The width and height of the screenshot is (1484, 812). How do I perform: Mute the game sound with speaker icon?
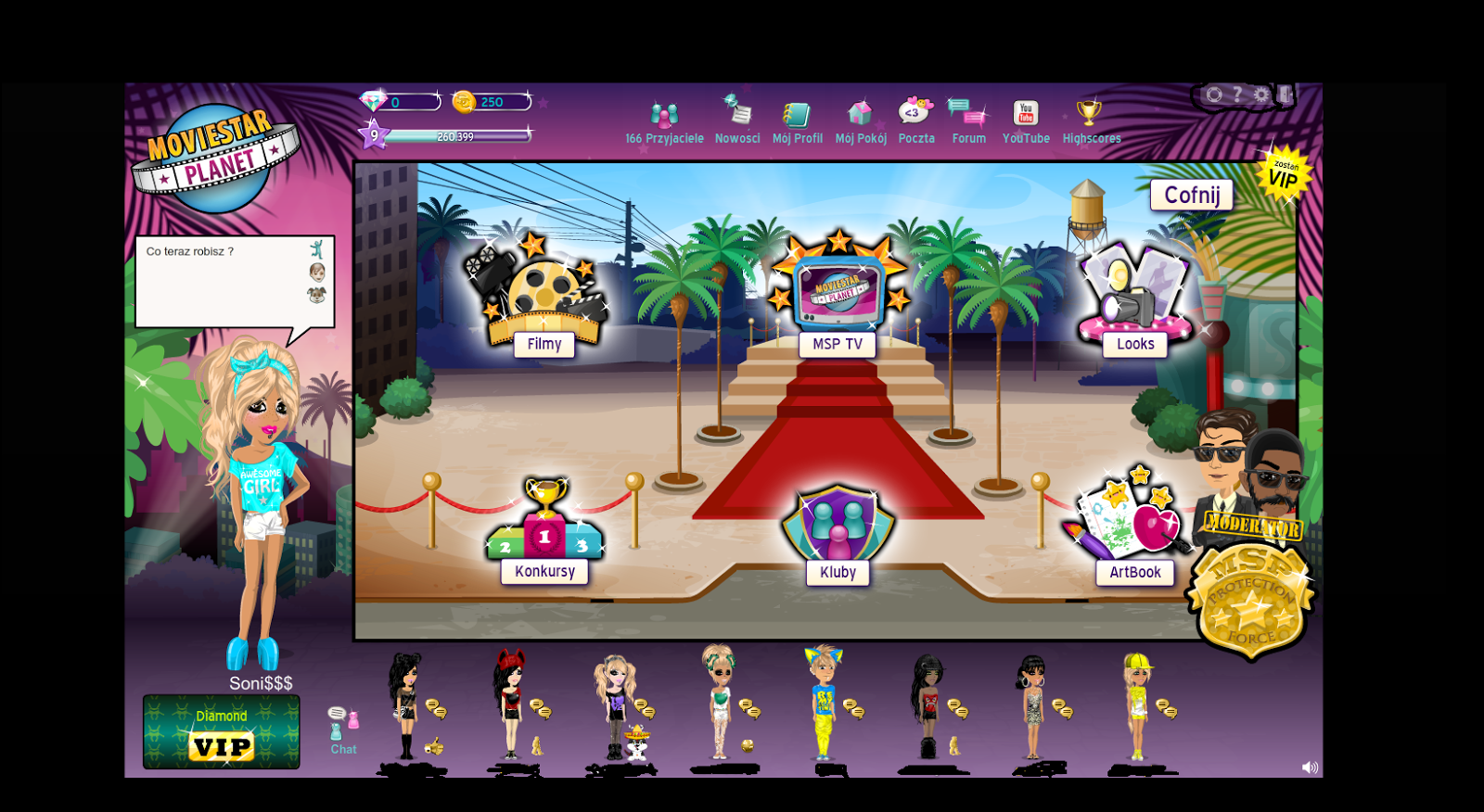coord(1311,767)
